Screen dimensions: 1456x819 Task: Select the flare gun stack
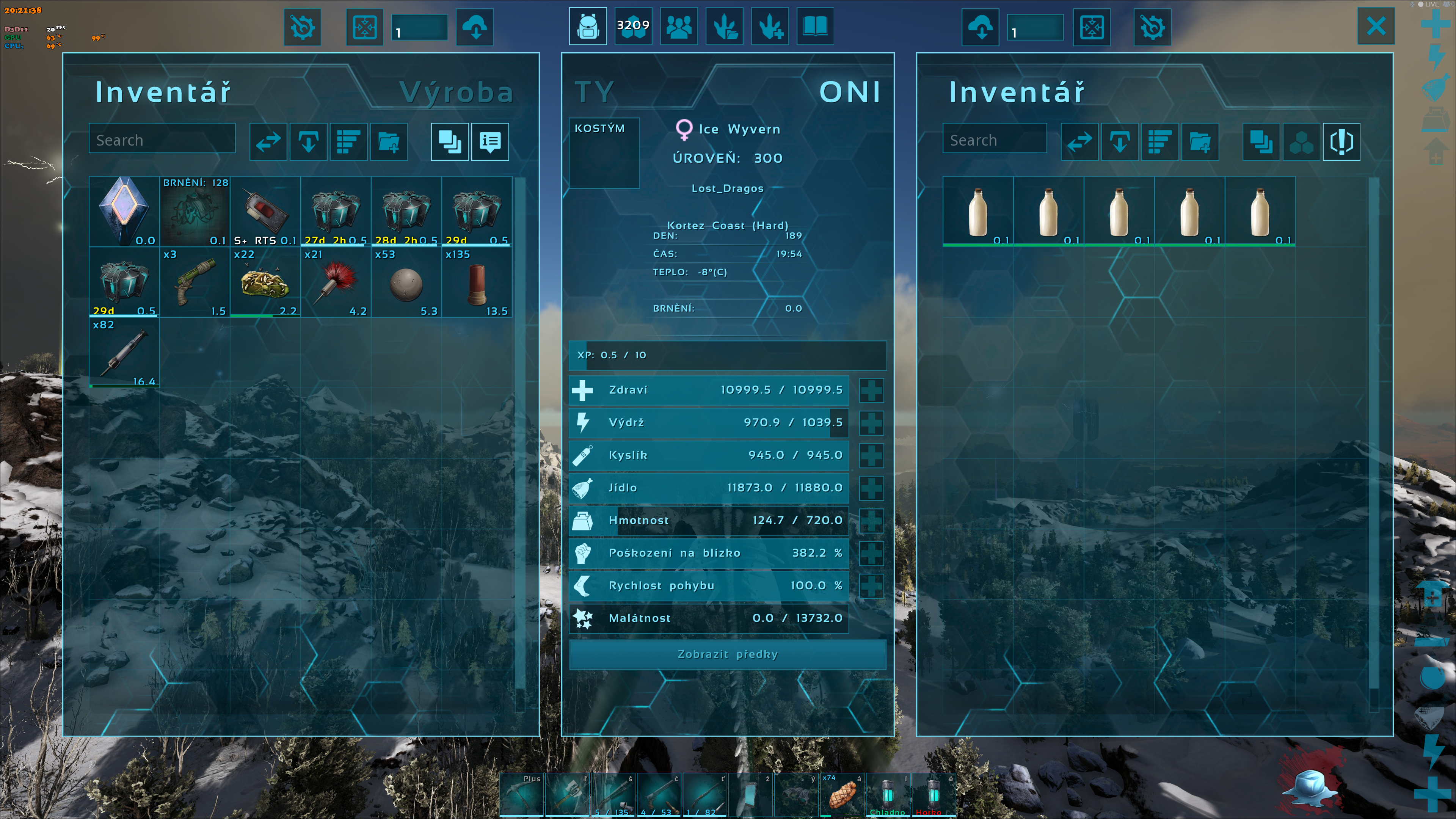[195, 282]
